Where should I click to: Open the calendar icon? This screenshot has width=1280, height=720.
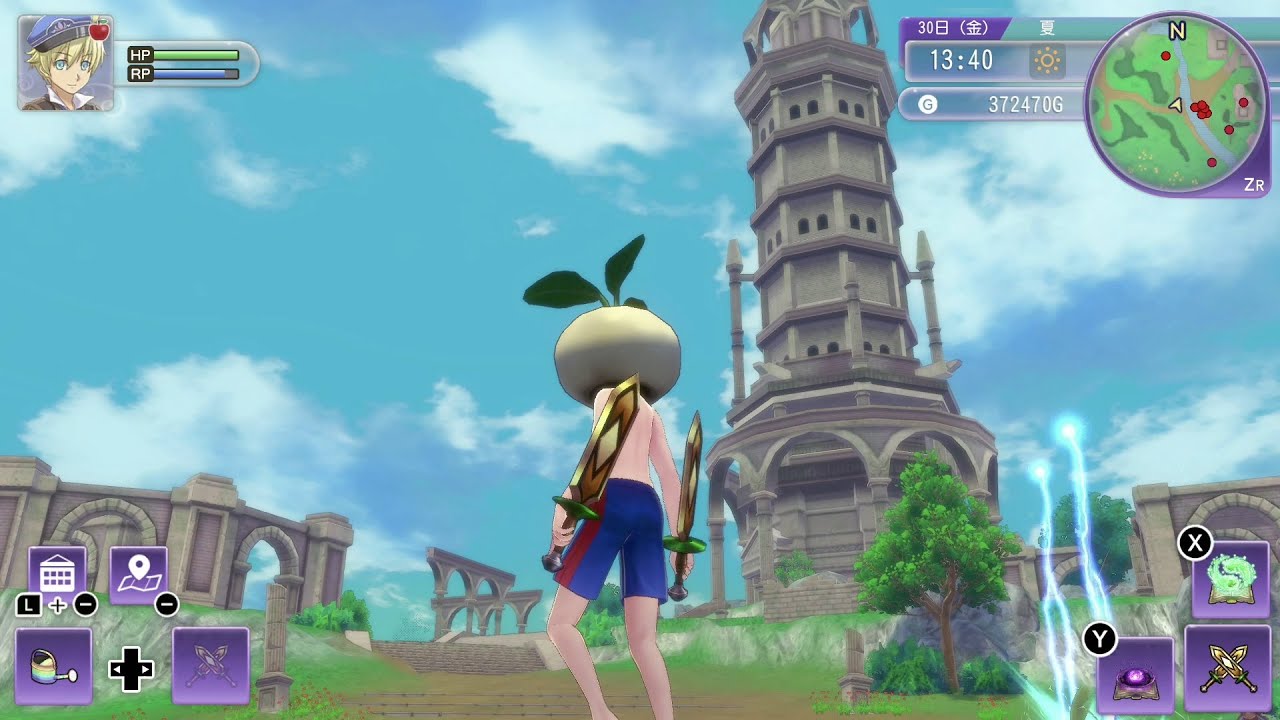click(57, 575)
